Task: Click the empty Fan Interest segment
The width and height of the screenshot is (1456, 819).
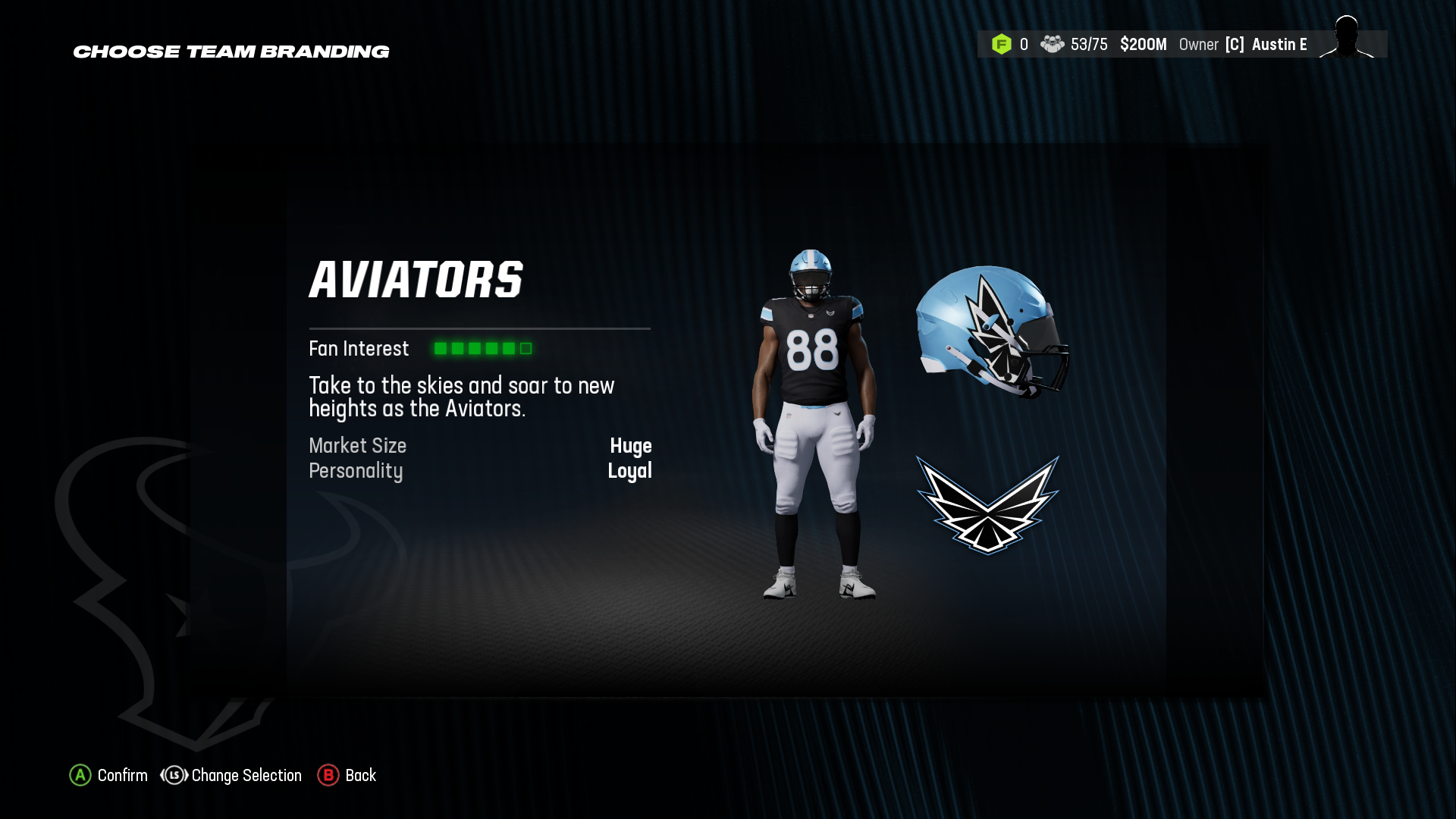Action: point(524,349)
